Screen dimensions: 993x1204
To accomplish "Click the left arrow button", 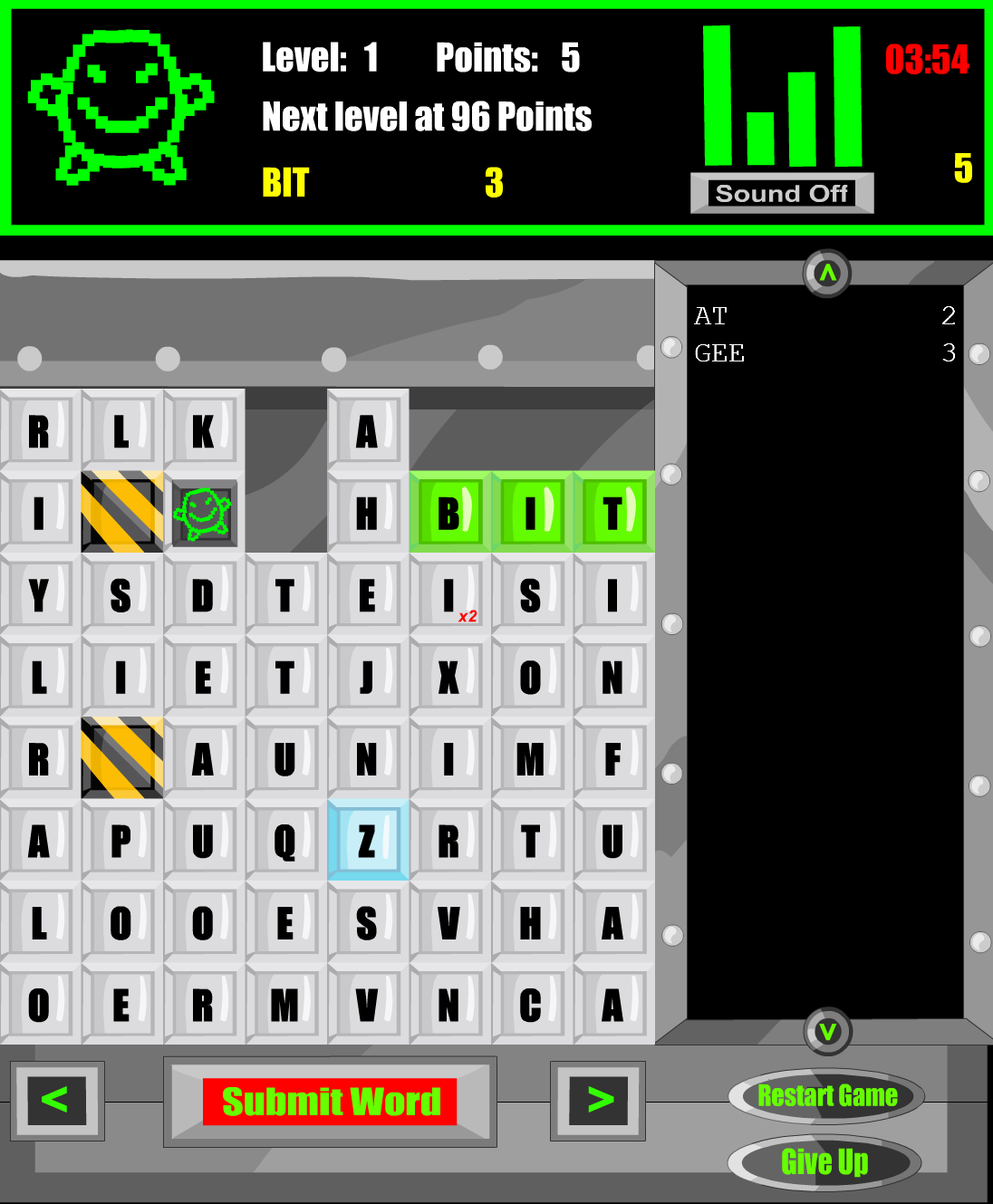I will point(57,1101).
